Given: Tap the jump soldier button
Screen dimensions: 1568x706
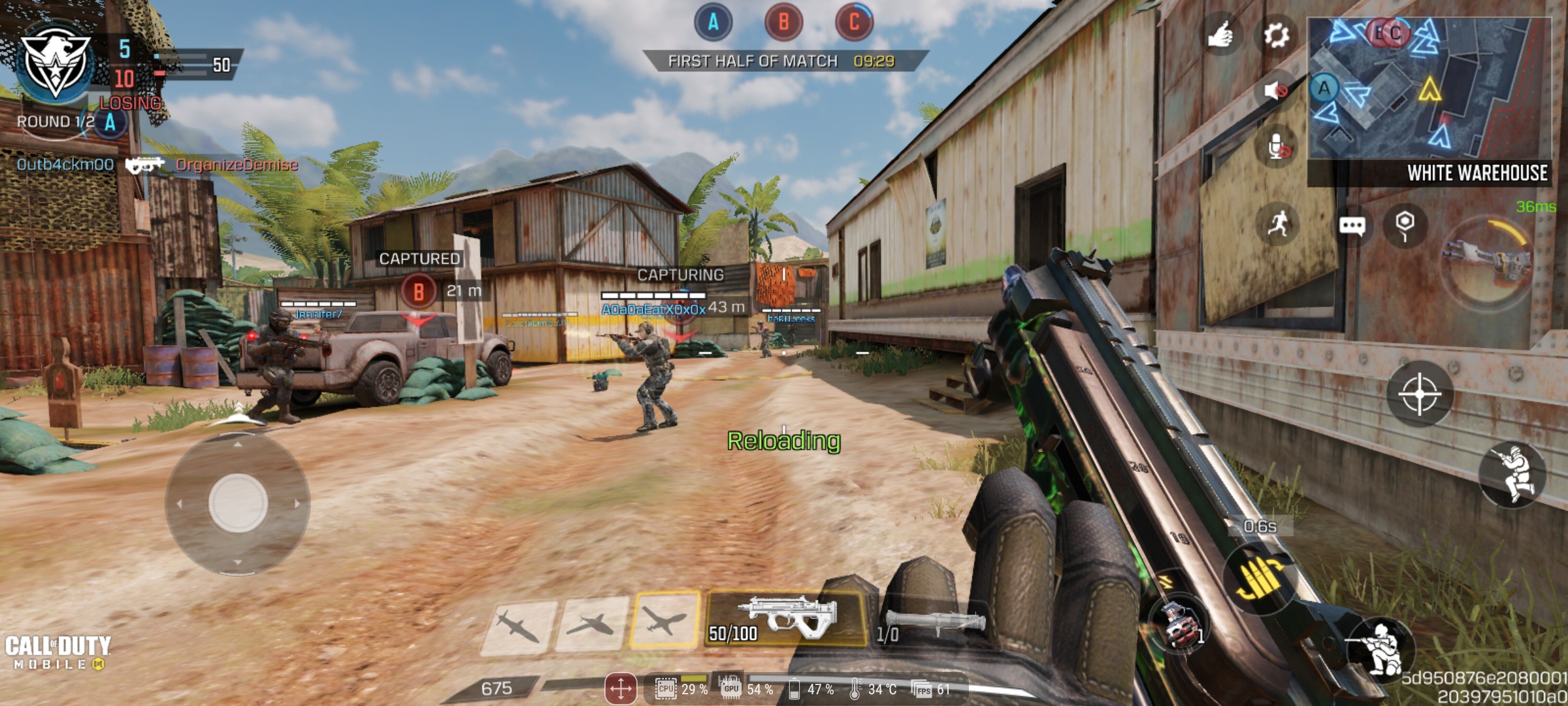Looking at the screenshot, I should pos(1512,475).
